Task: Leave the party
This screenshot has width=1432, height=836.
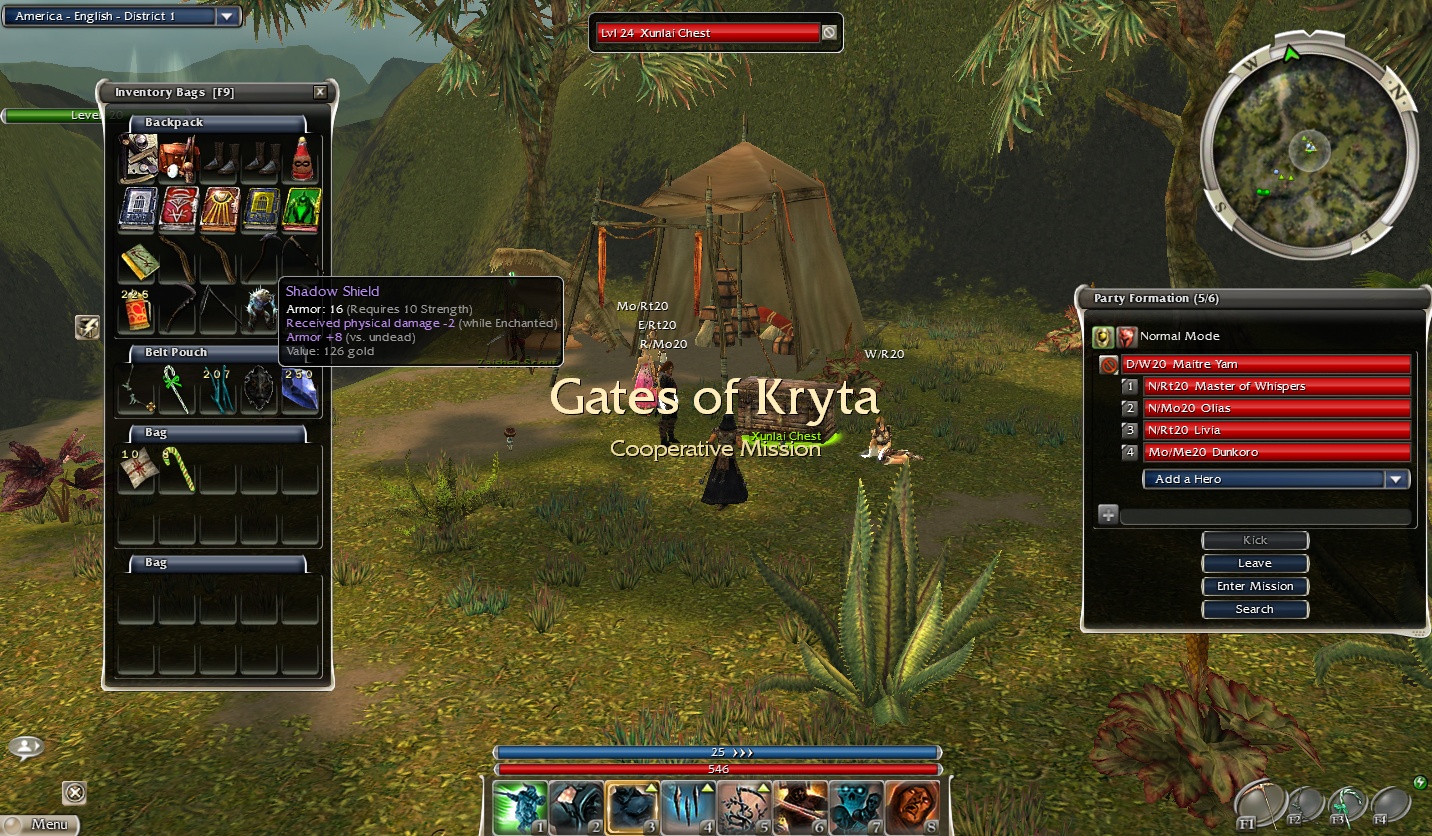Action: click(1255, 563)
